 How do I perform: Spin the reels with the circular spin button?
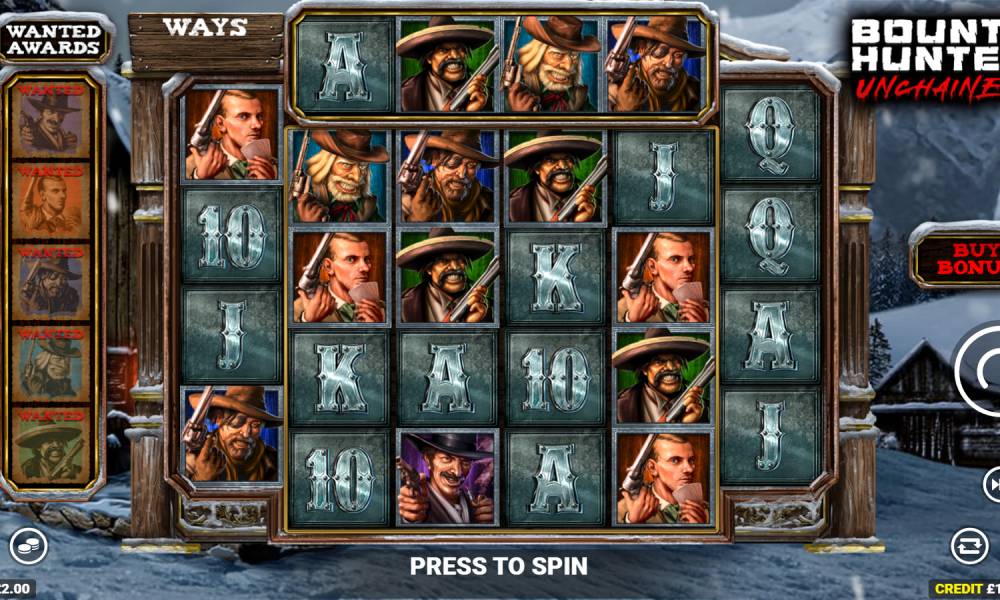click(980, 372)
